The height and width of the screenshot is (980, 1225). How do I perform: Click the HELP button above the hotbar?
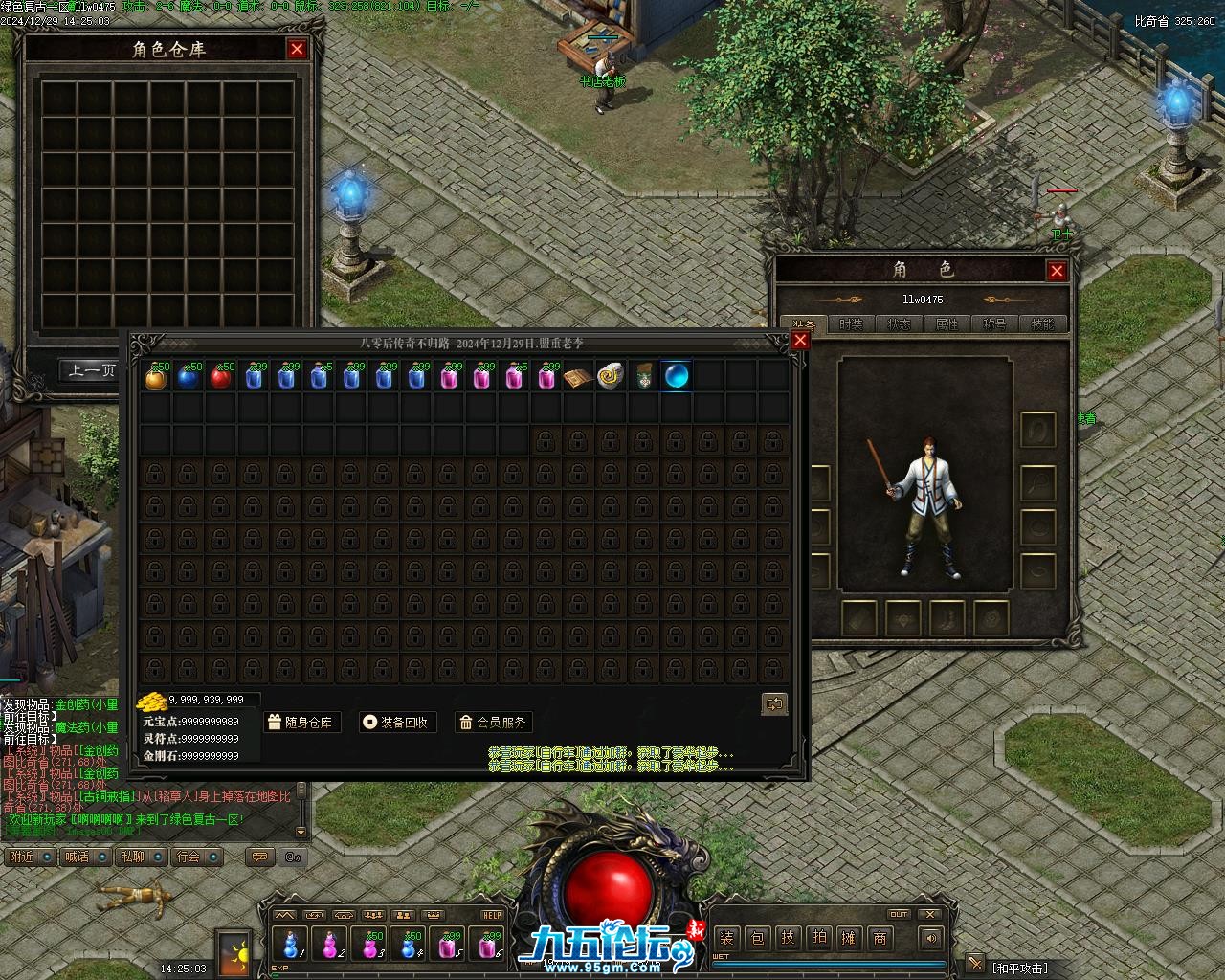coord(492,915)
